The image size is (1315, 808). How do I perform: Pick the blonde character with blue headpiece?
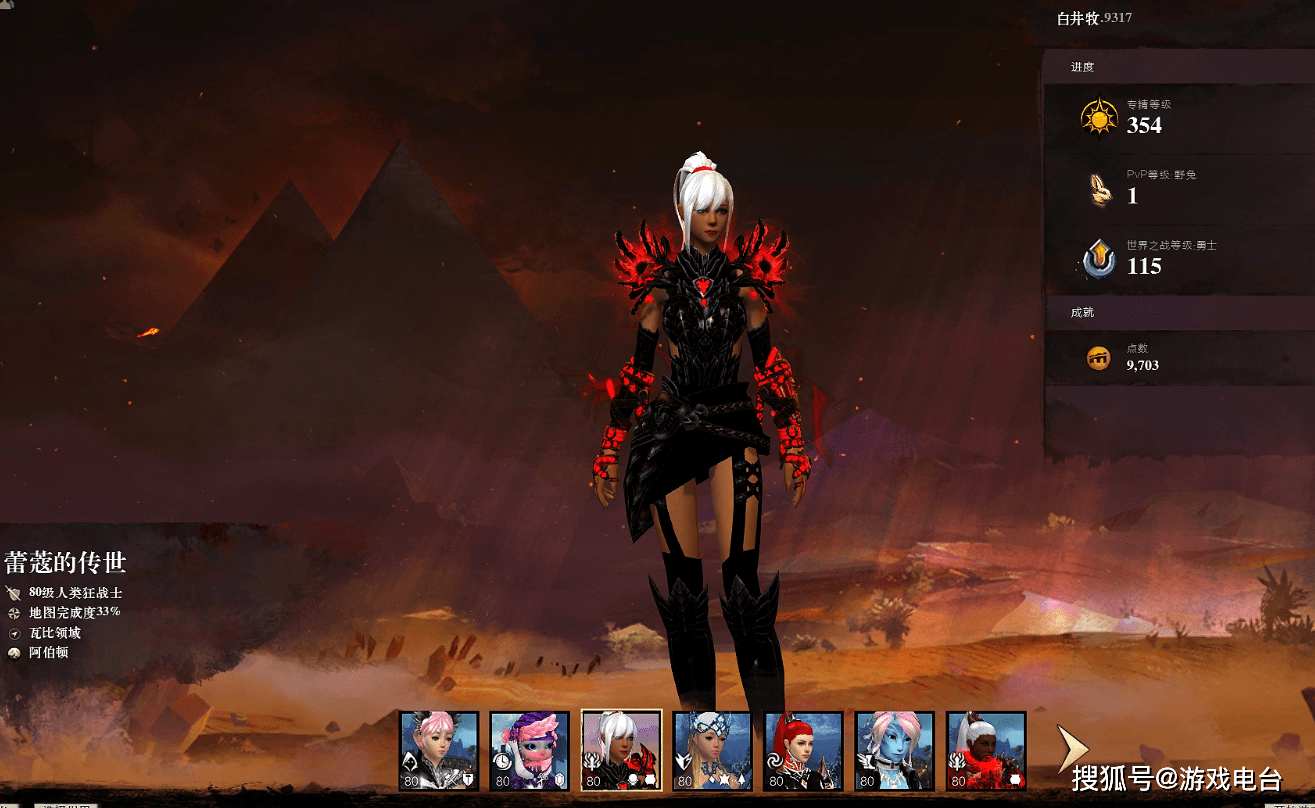(x=712, y=751)
